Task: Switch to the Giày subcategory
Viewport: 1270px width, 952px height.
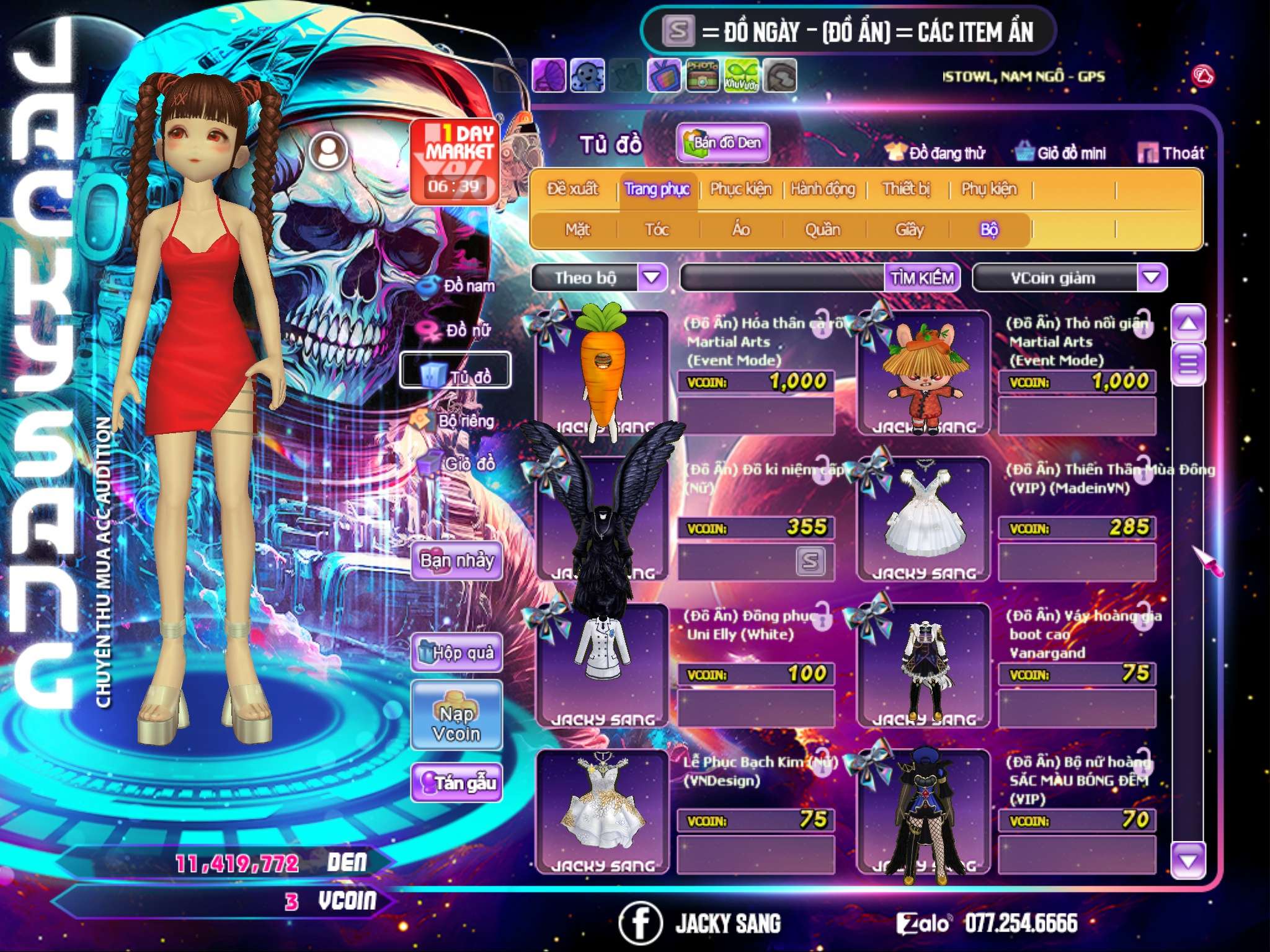Action: [909, 230]
